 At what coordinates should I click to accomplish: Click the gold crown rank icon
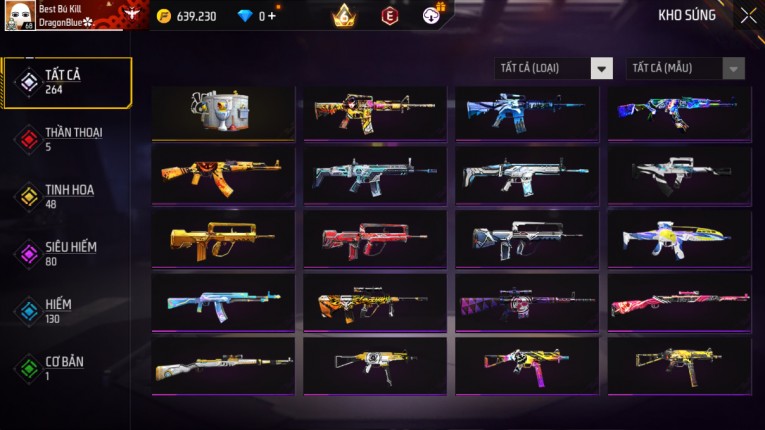344,16
